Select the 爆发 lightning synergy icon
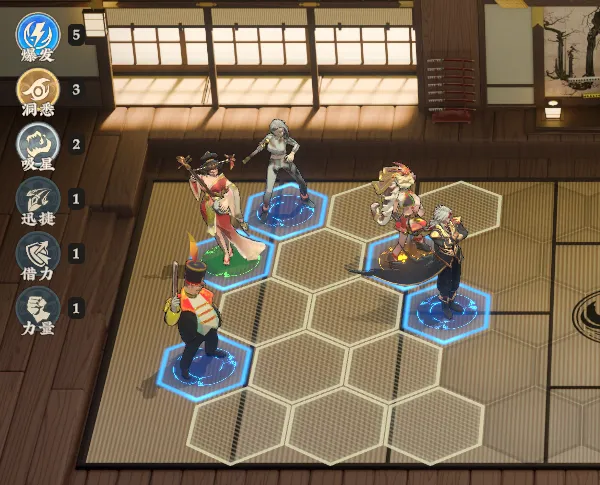This screenshot has width=600, height=485. click(37, 32)
